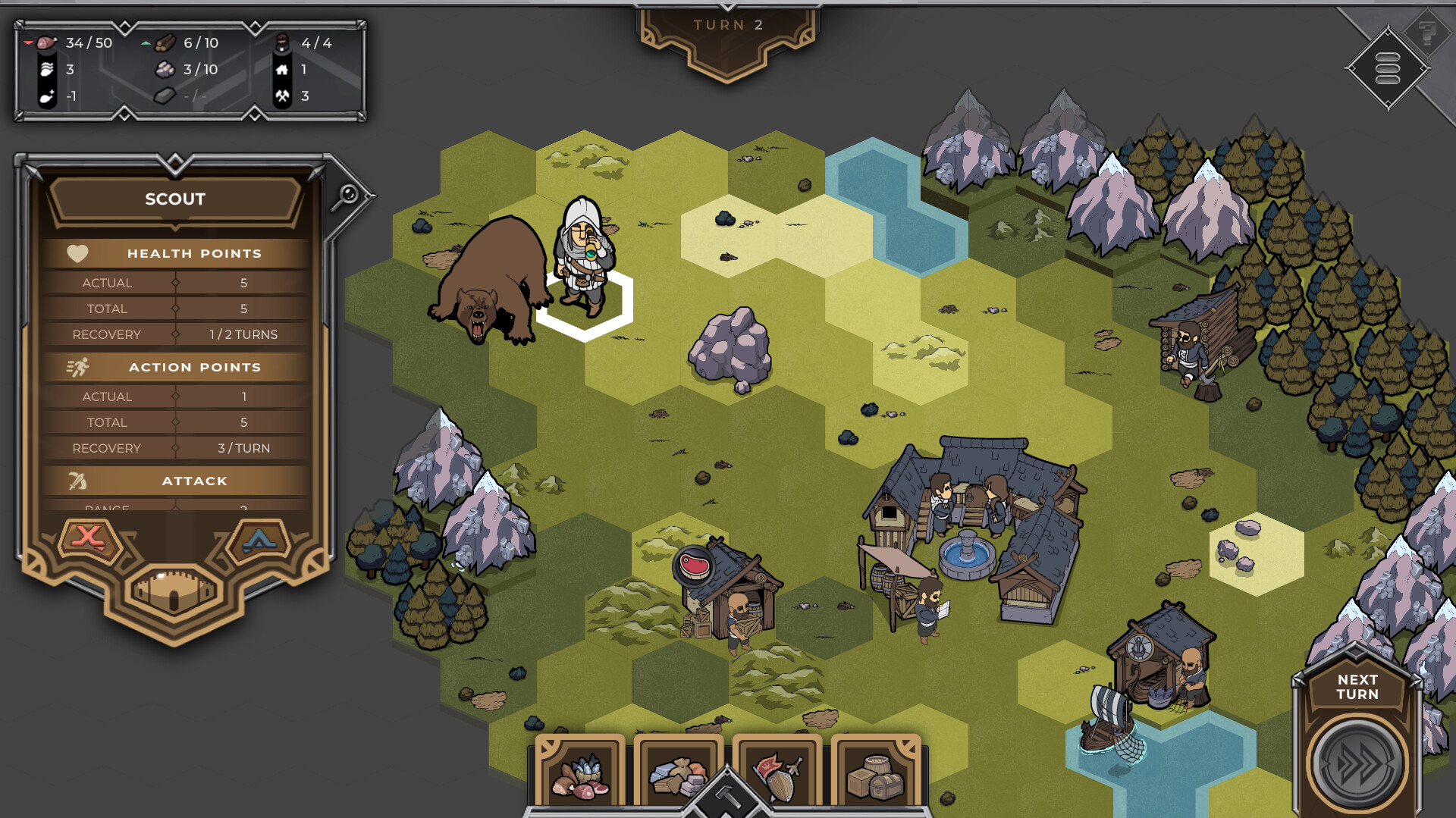Screen dimensions: 1456x818
Task: Expand the green arrow beside the wood counter
Action: [x=146, y=43]
